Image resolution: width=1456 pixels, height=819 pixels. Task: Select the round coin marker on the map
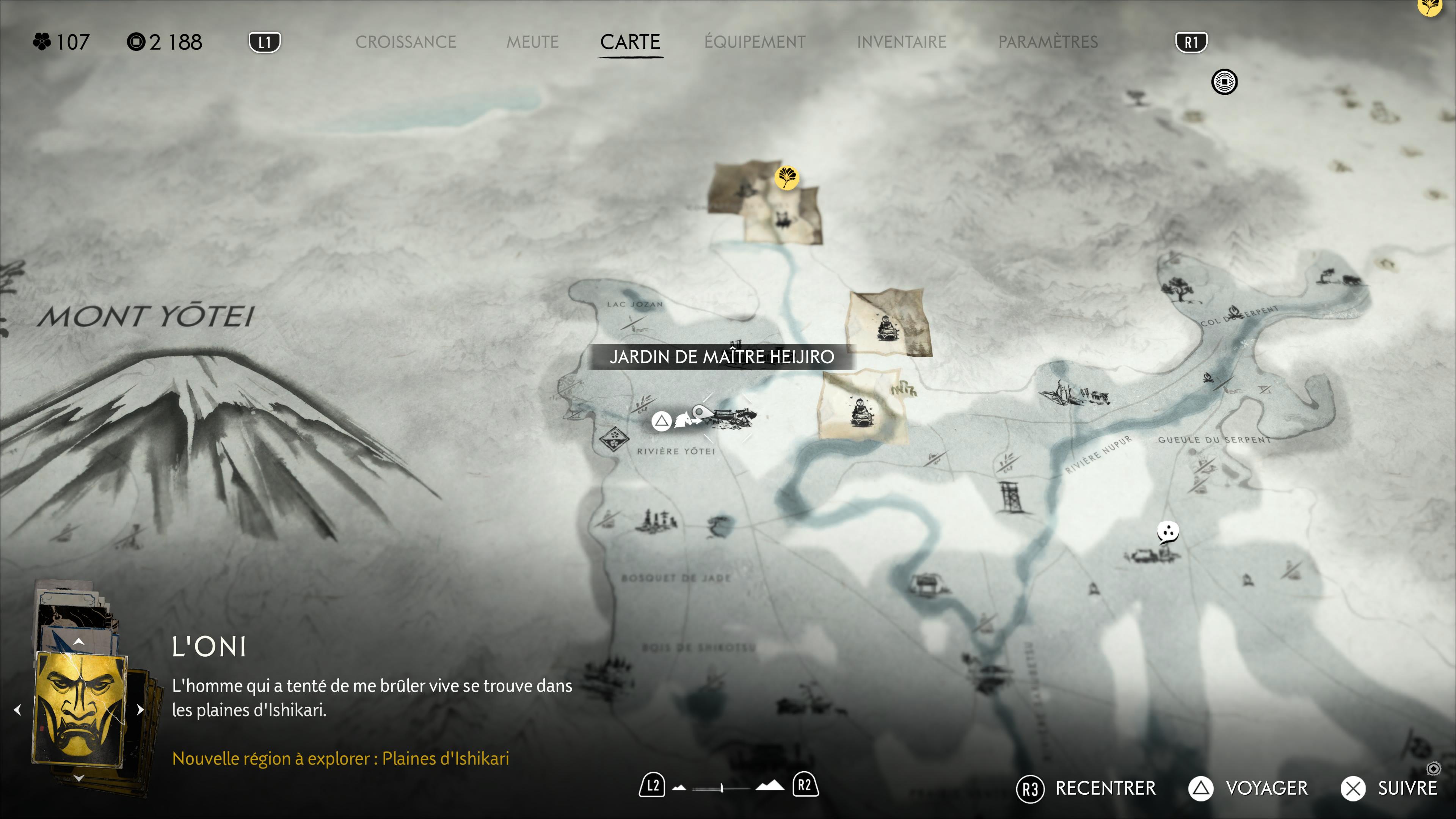pos(1224,83)
